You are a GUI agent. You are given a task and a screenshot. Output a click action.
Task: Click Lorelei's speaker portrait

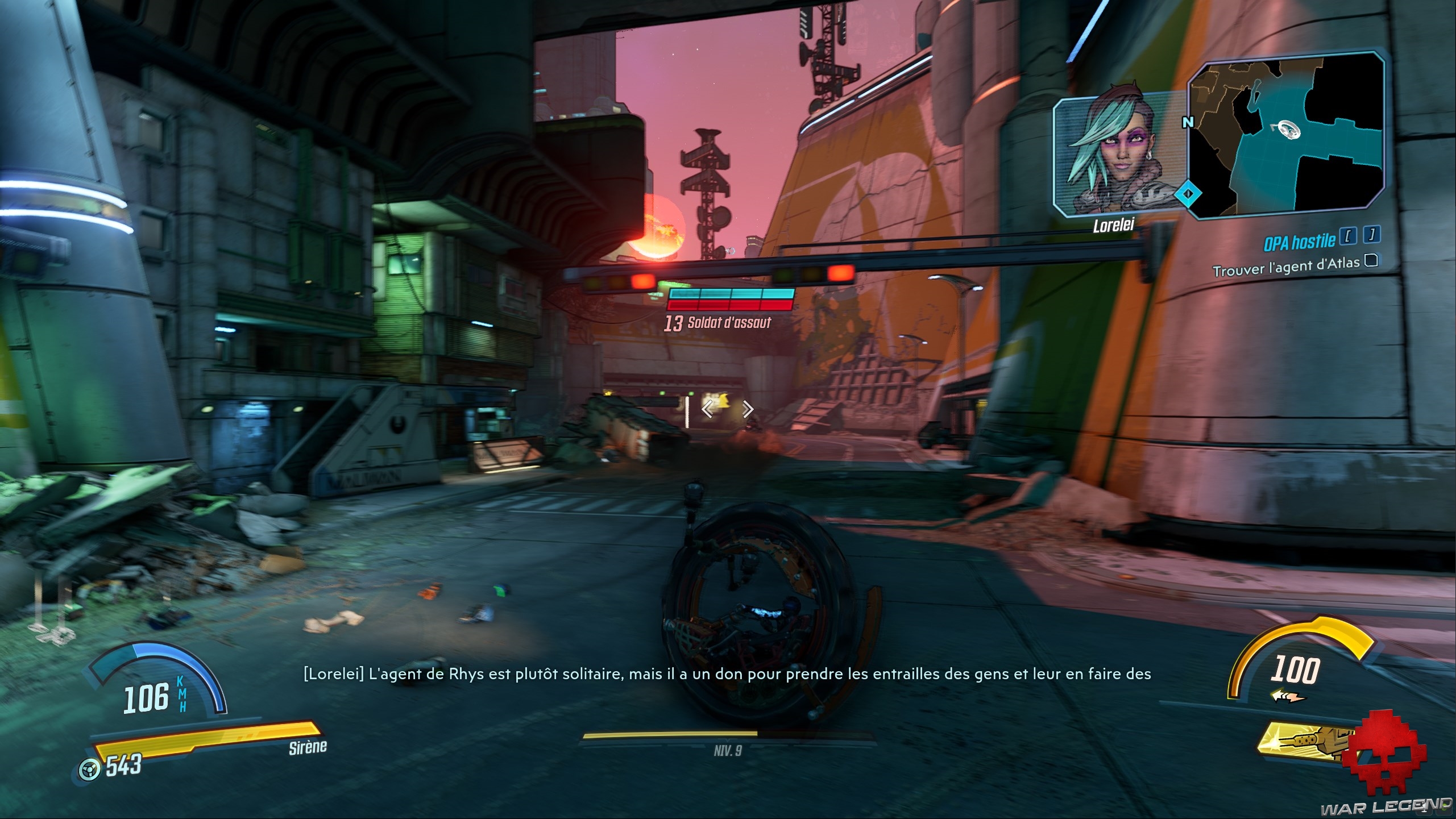pos(1114,156)
